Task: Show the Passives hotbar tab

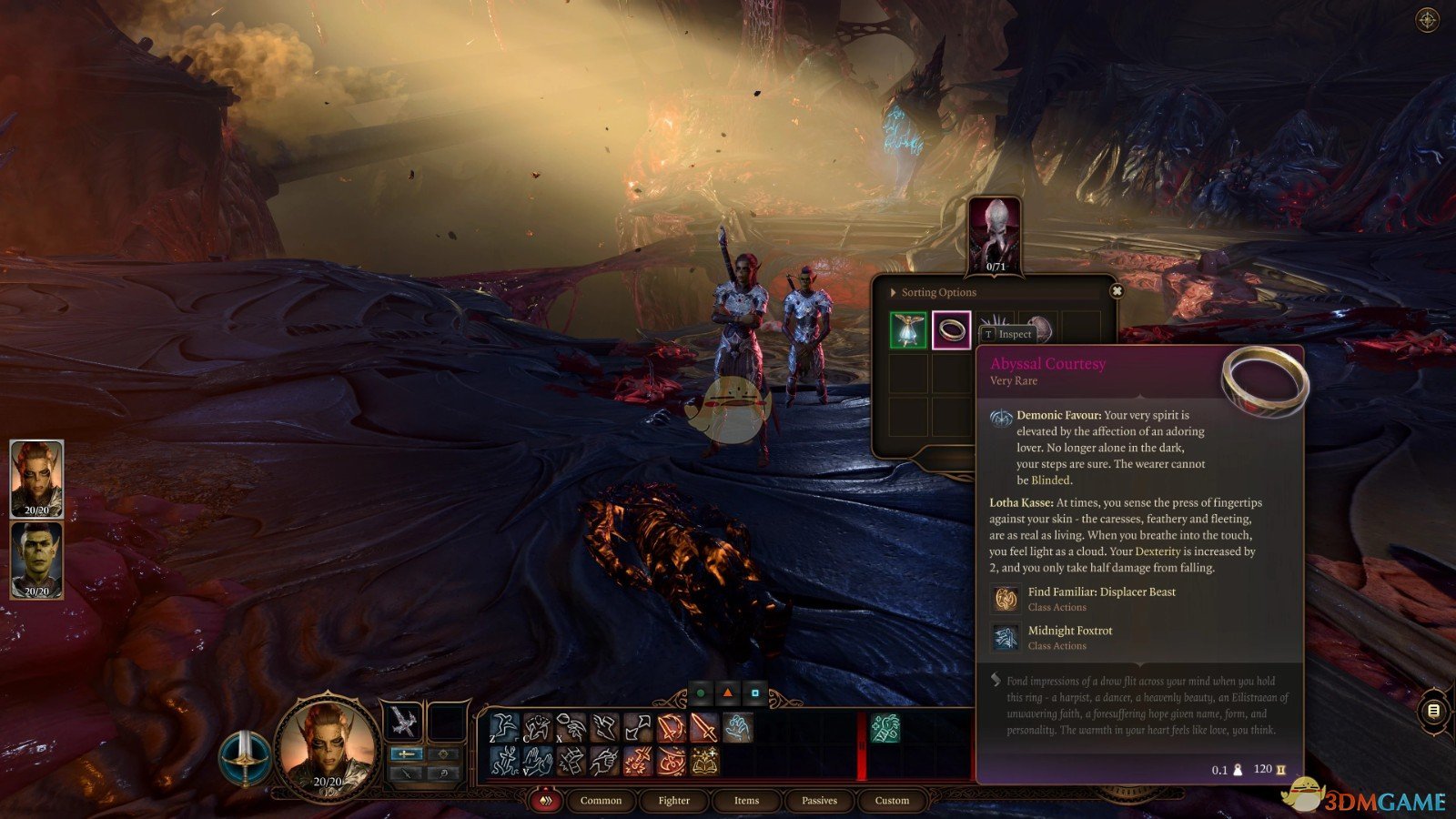Action: click(x=819, y=801)
